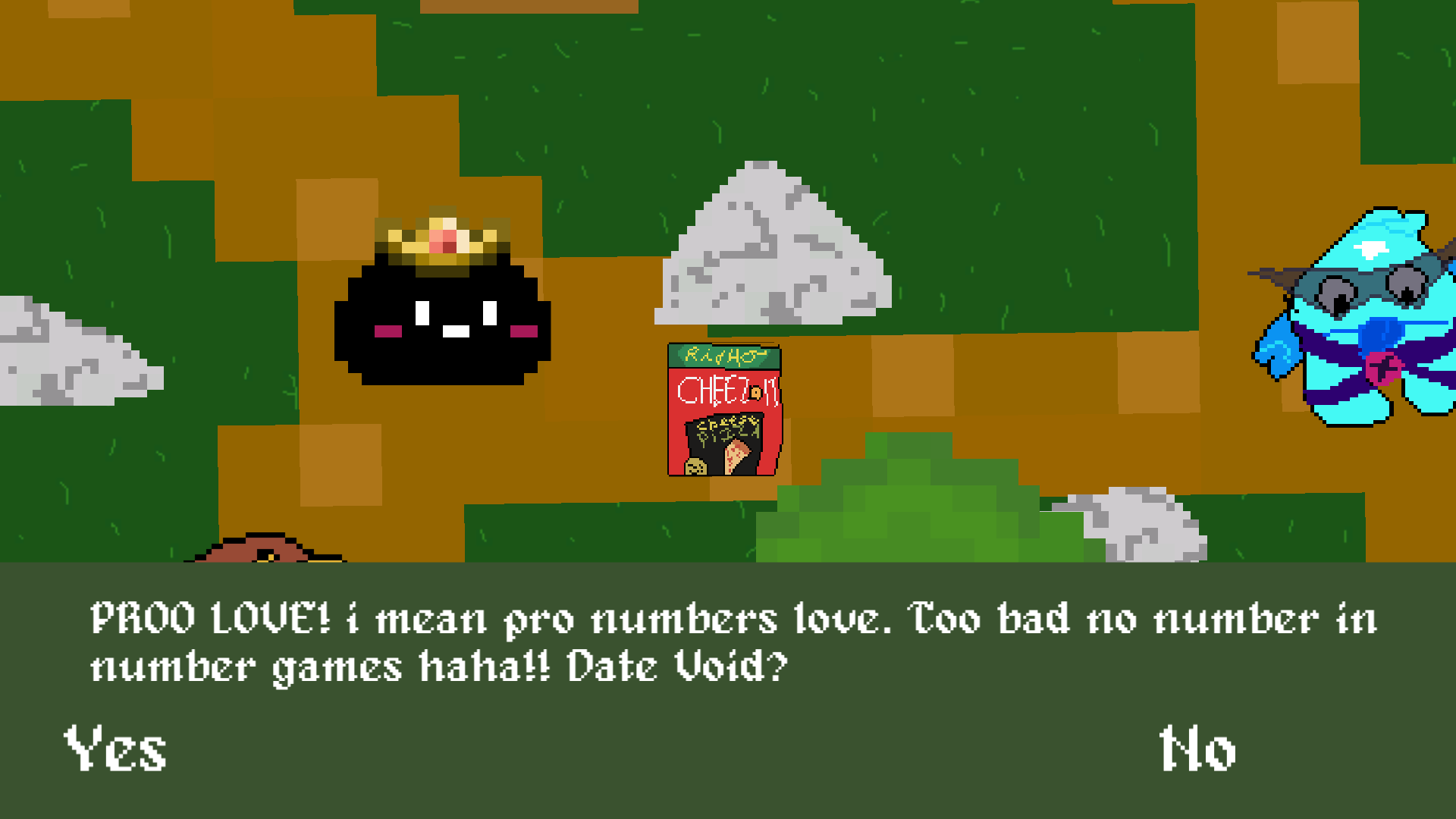This screenshot has width=1456, height=819.
Task: Choose No to reject the date
Action: (x=1196, y=749)
